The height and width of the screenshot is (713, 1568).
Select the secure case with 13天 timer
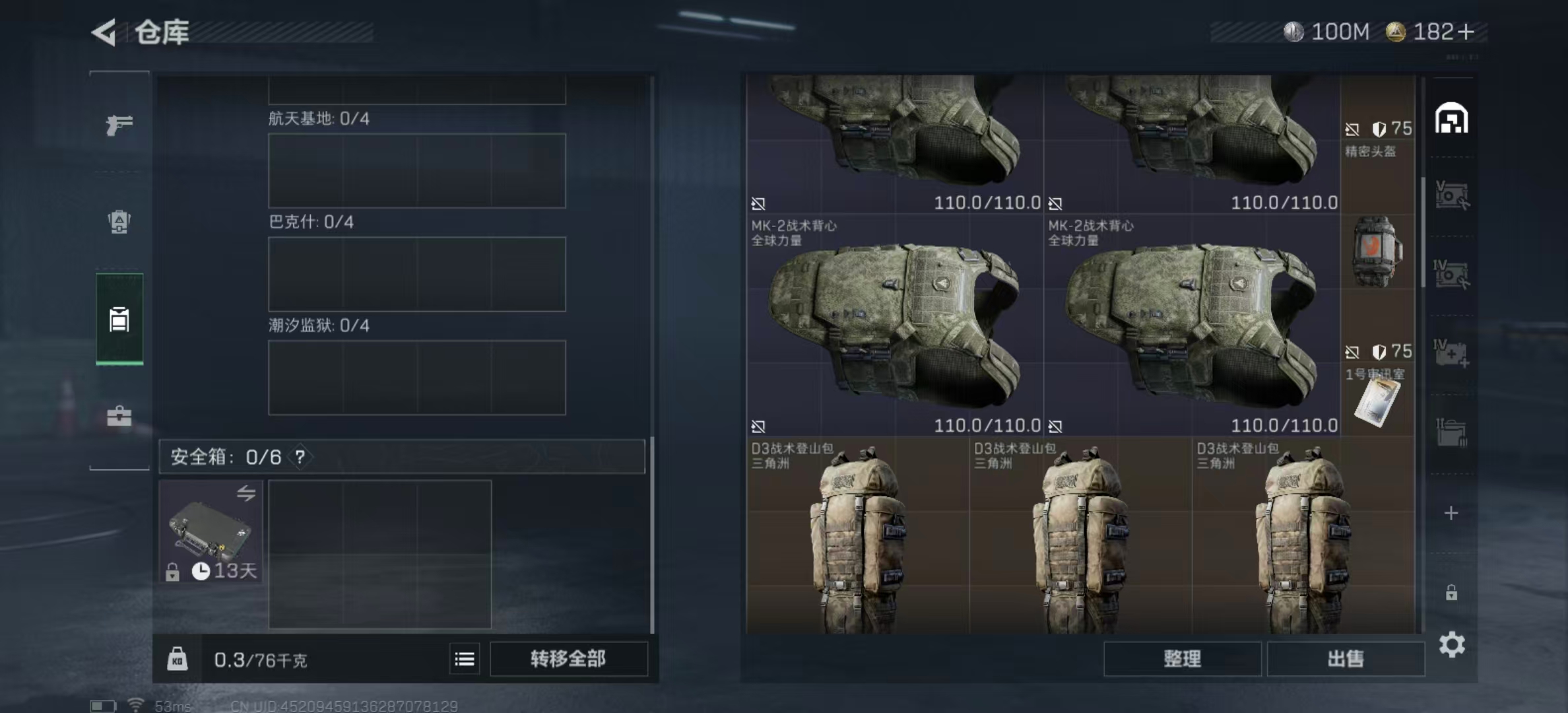pos(211,532)
